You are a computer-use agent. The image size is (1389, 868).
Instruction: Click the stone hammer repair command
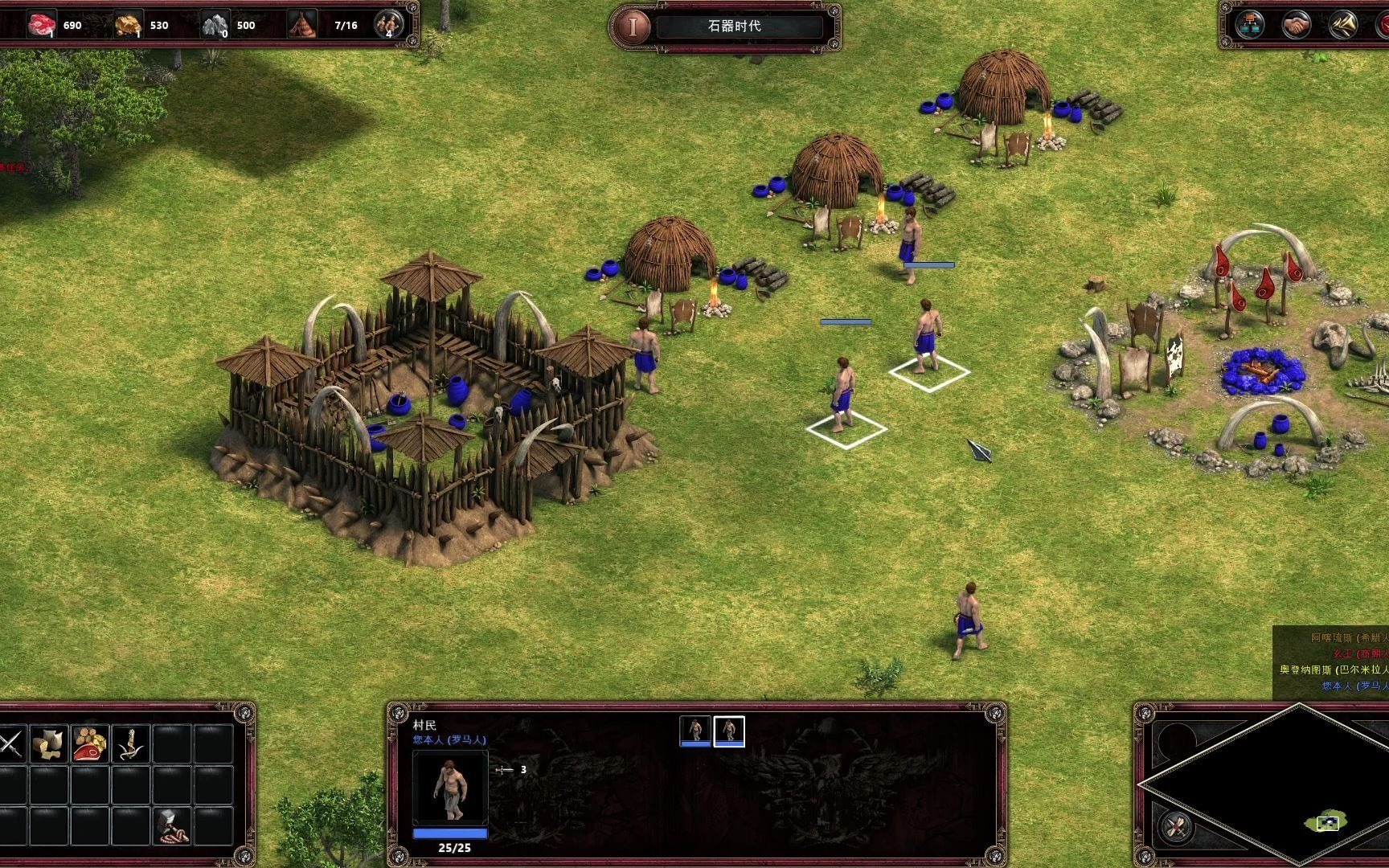[171, 825]
